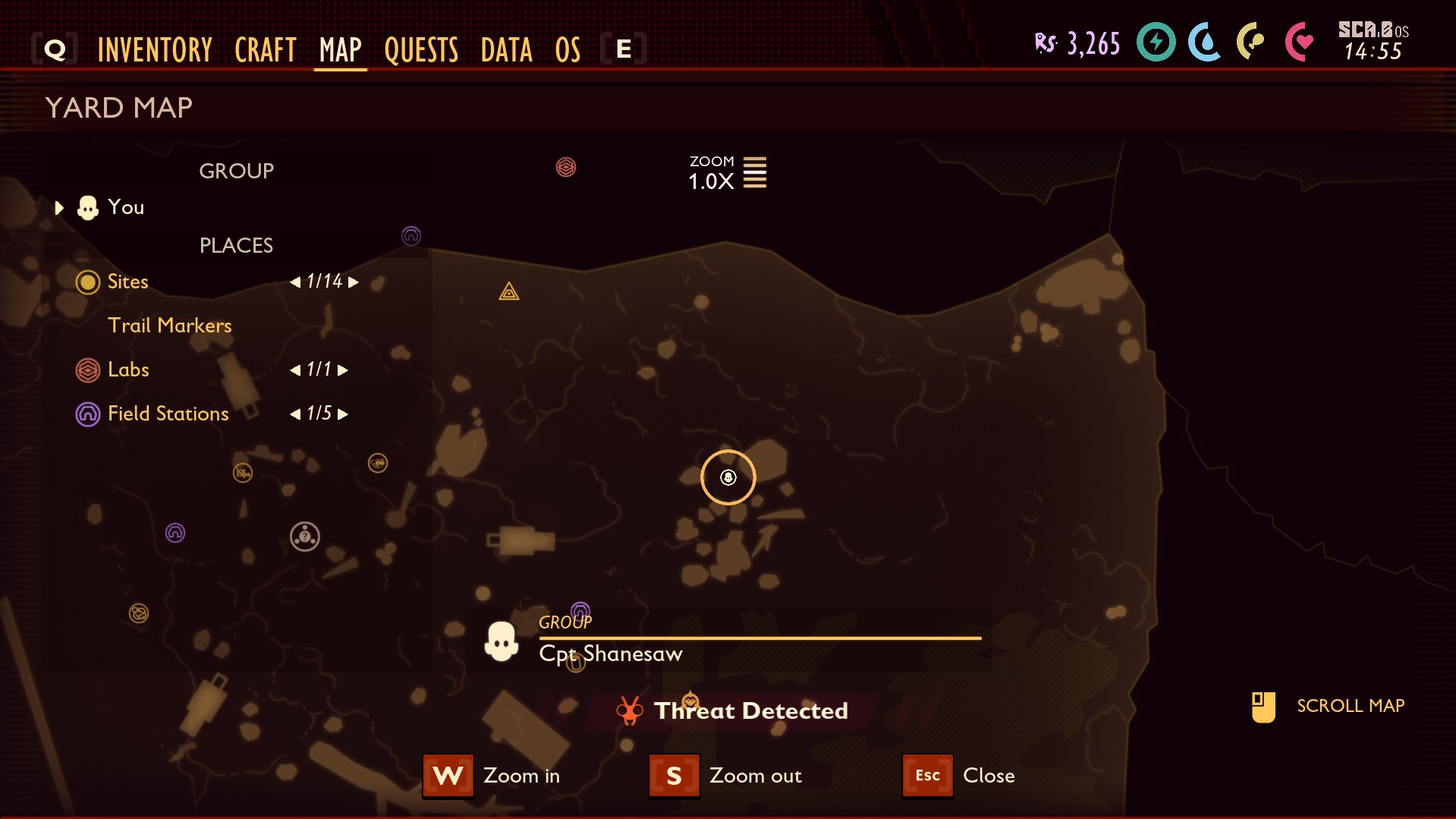This screenshot has width=1456, height=819.
Task: Choose the Labs places entry
Action: (128, 370)
